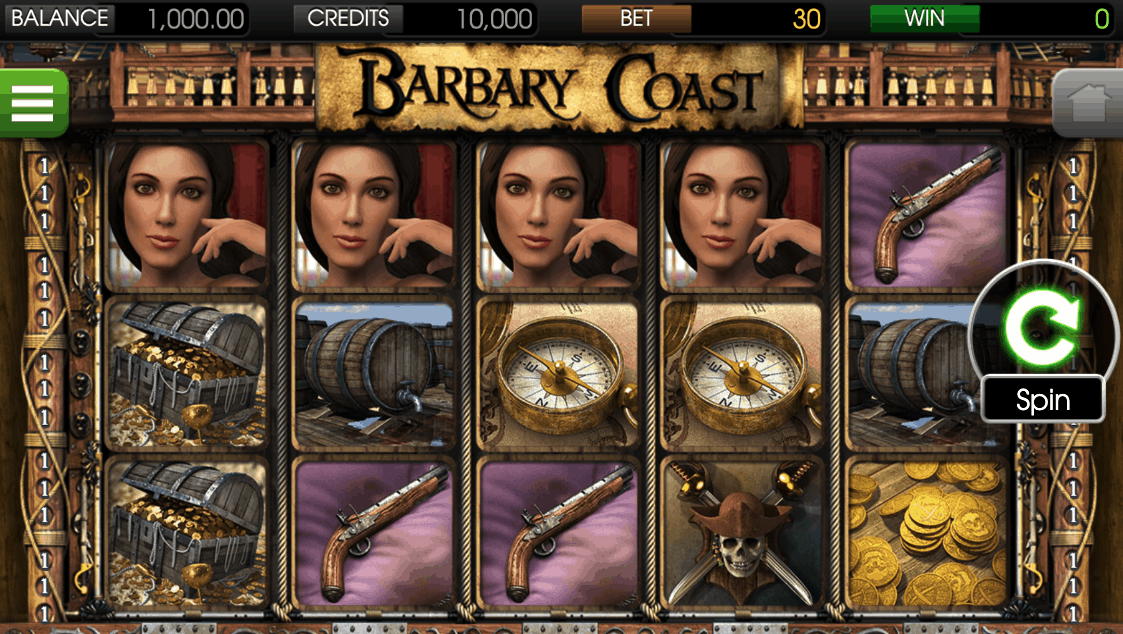Select the BET label

[636, 18]
